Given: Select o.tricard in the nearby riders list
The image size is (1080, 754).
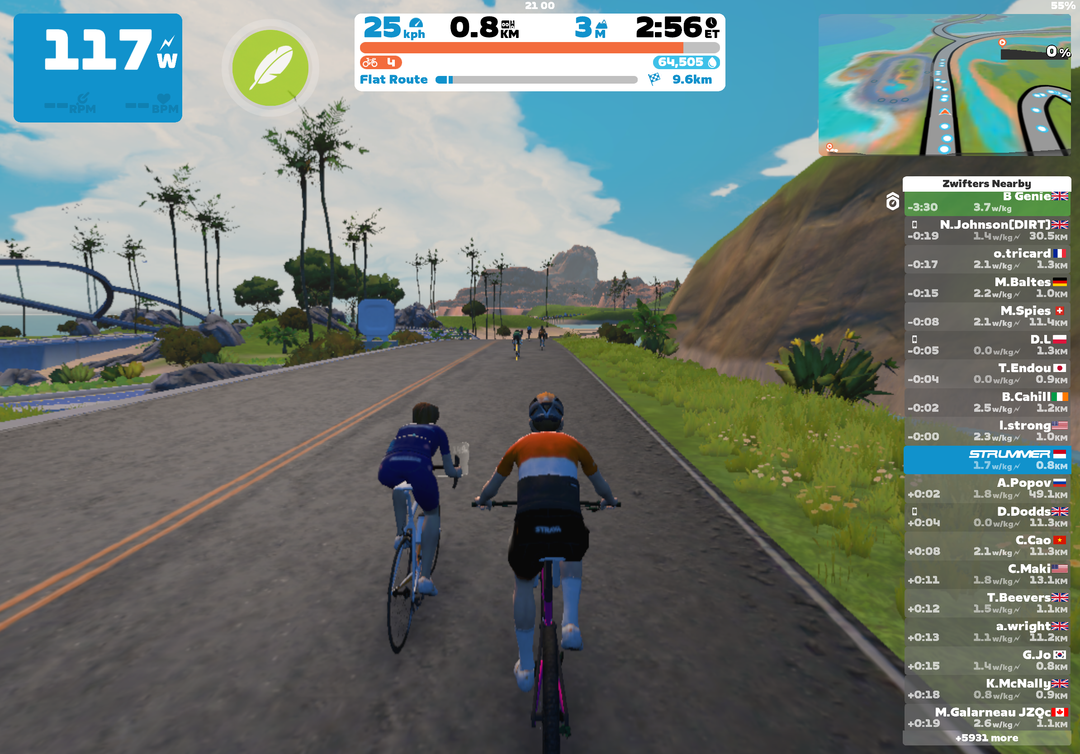Looking at the screenshot, I should coord(986,259).
